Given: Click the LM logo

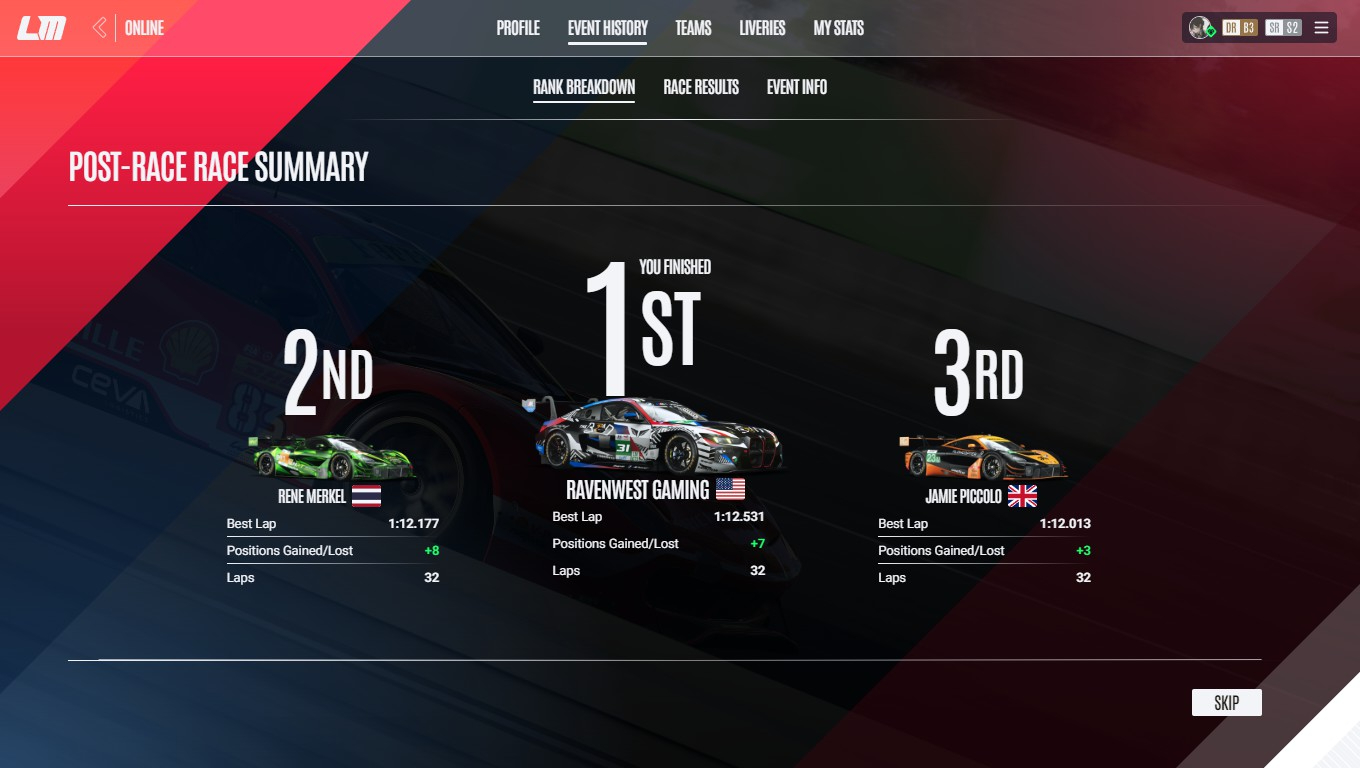Looking at the screenshot, I should pos(42,28).
